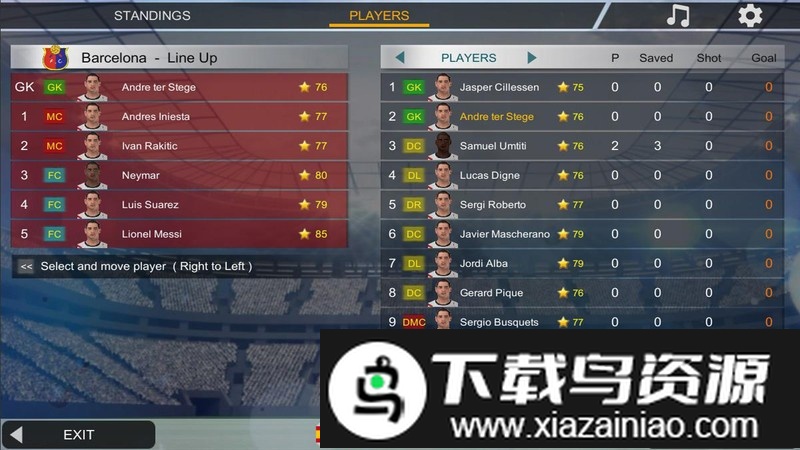Switch to the STANDINGS tab
Screen dimensions: 800x450
pos(152,16)
